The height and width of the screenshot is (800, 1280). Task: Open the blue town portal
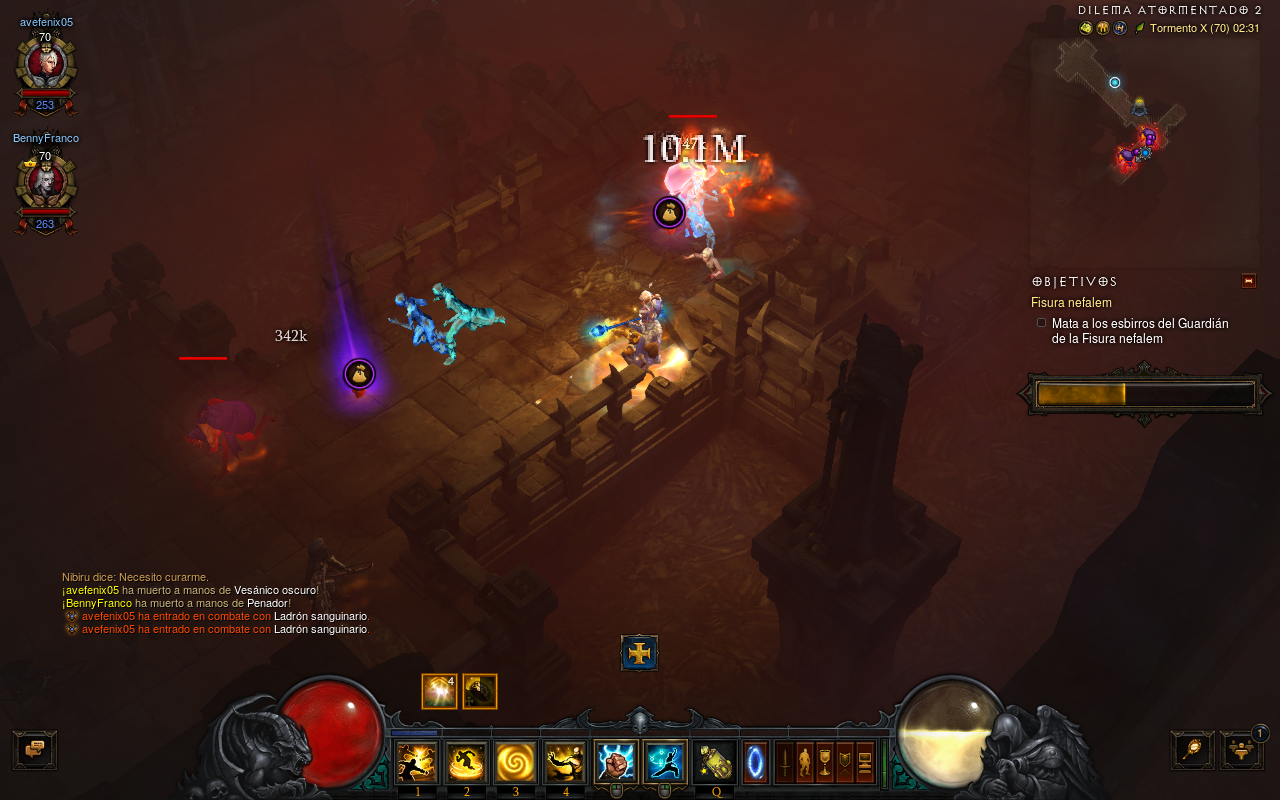tap(756, 762)
